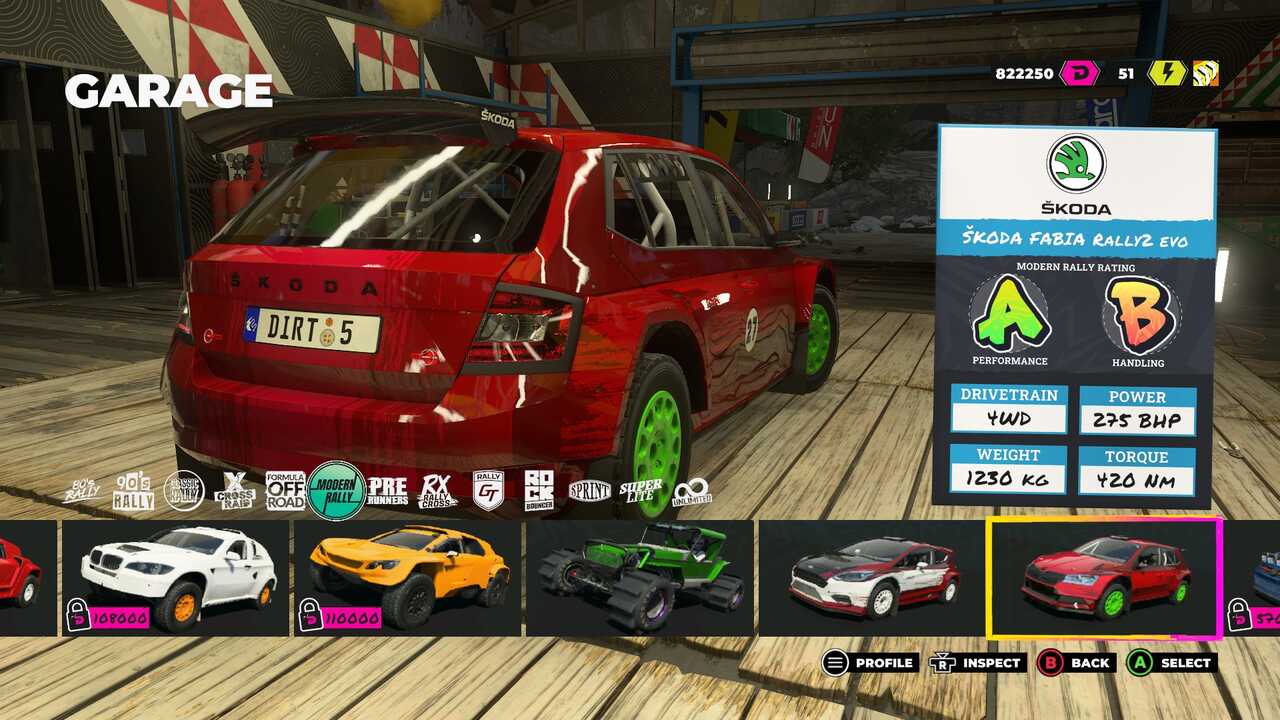Show the RX Rally Cross class

click(437, 491)
